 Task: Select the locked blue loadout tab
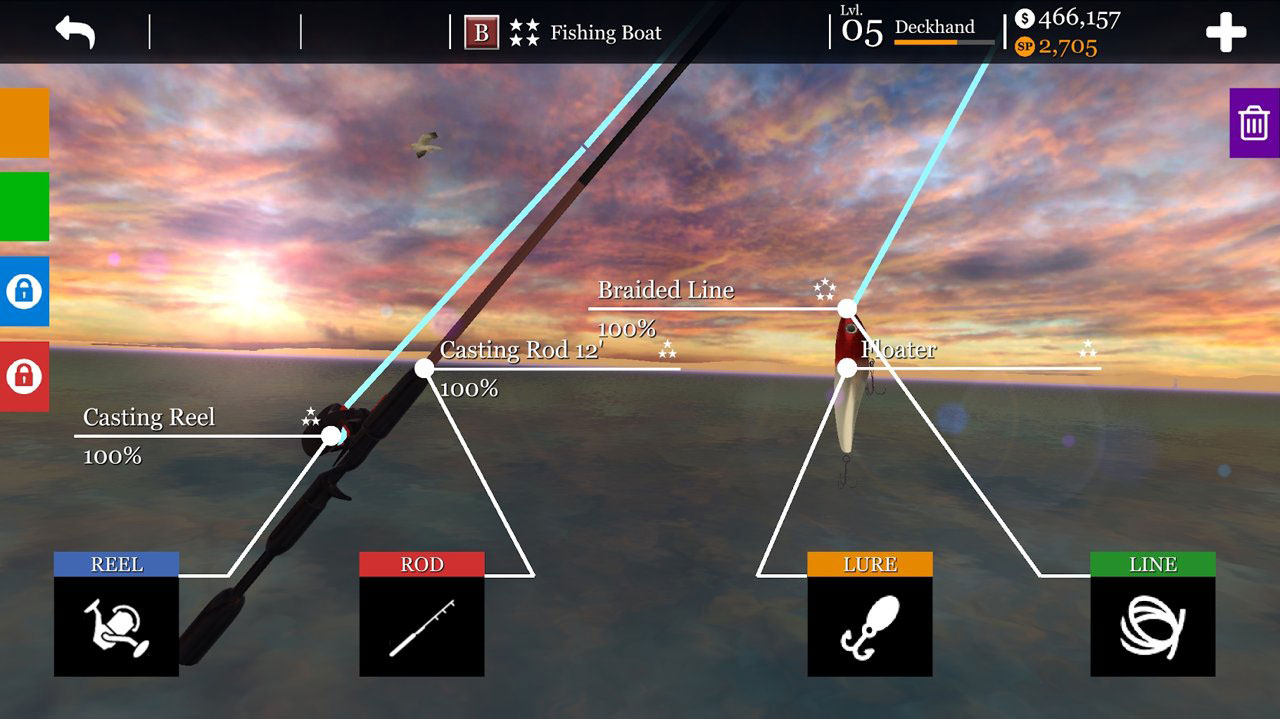(x=24, y=291)
